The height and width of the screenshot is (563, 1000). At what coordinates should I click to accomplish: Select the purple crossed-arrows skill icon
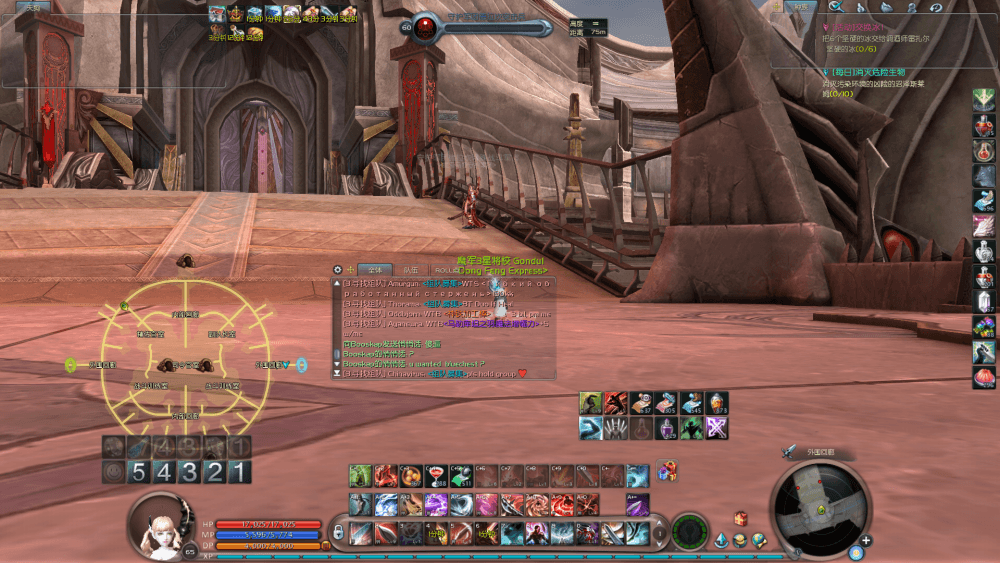click(717, 428)
